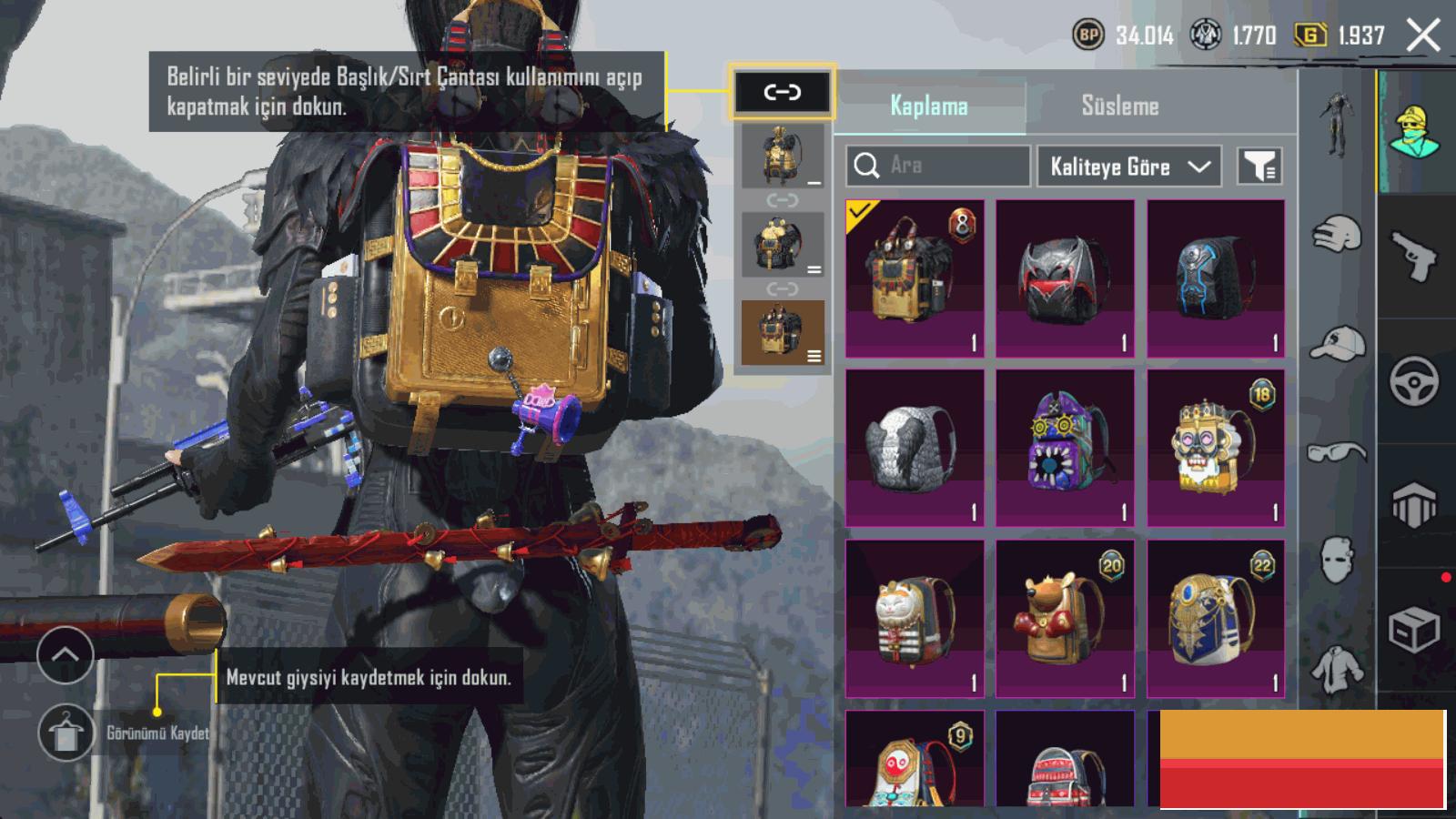1456x819 pixels.
Task: Save outfit with Görünümü Kaydet button
Action: tap(66, 733)
